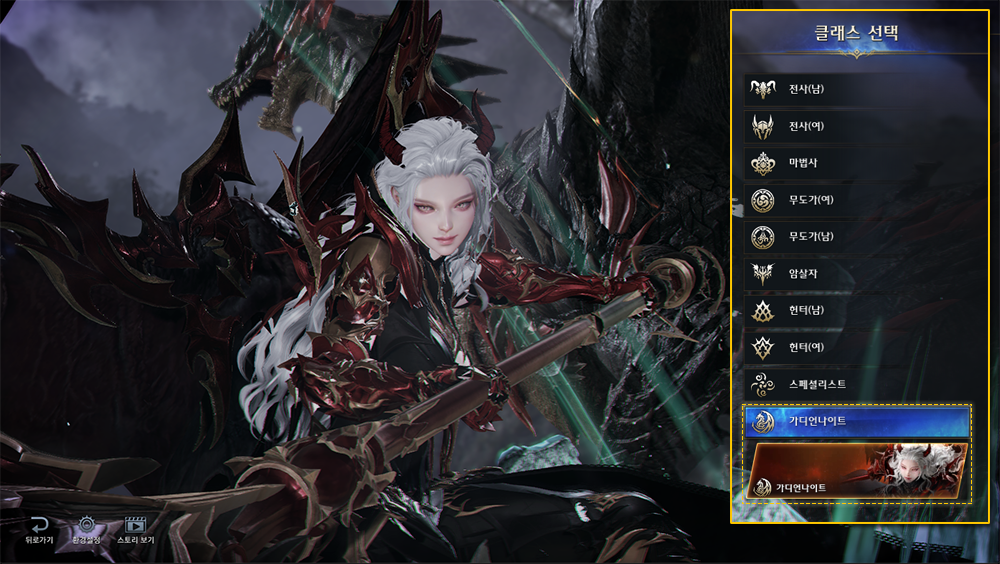This screenshot has width=1000, height=564.
Task: Open the 가디언나이트 portrait card
Action: [856, 471]
